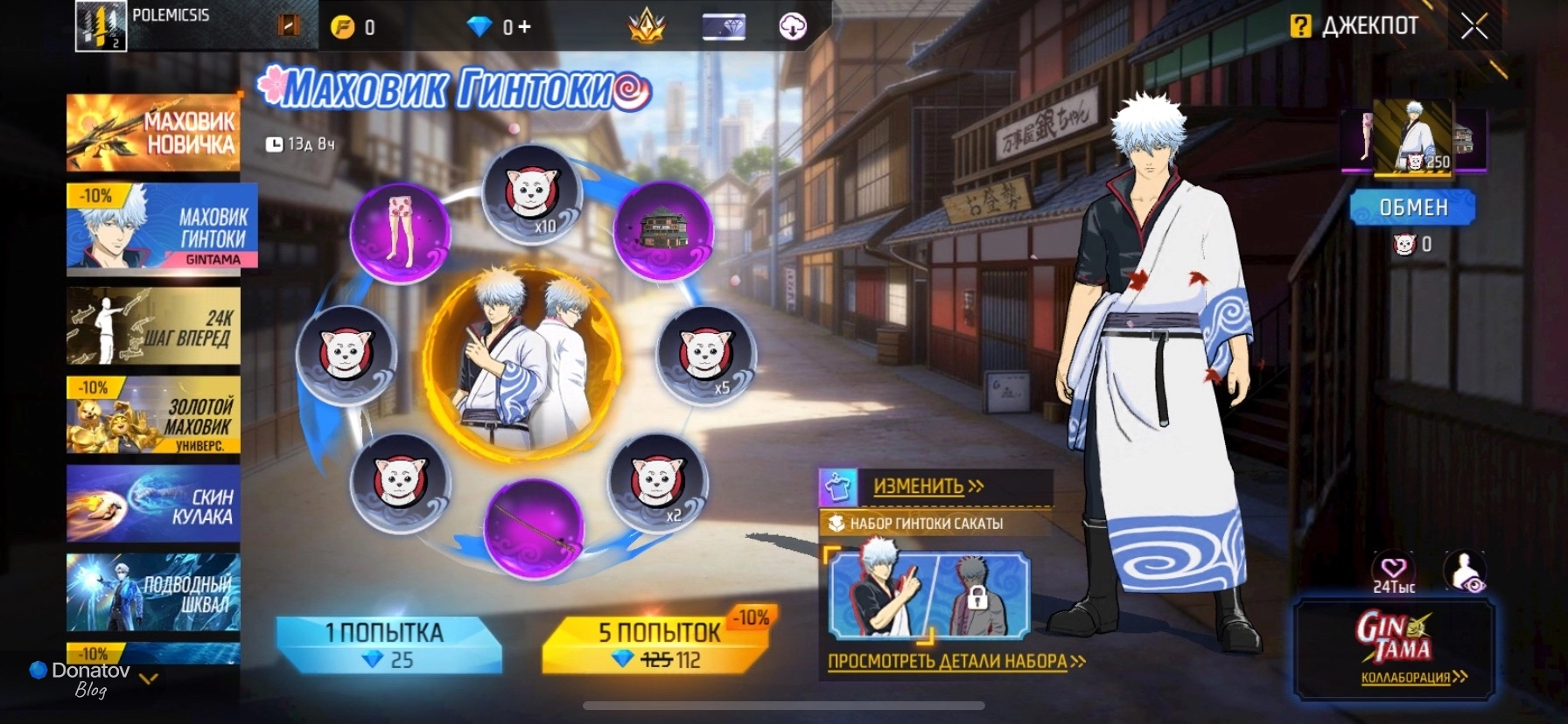The width and height of the screenshot is (1568, 724).
Task: Close the wheel screen with the X
Action: [1473, 27]
